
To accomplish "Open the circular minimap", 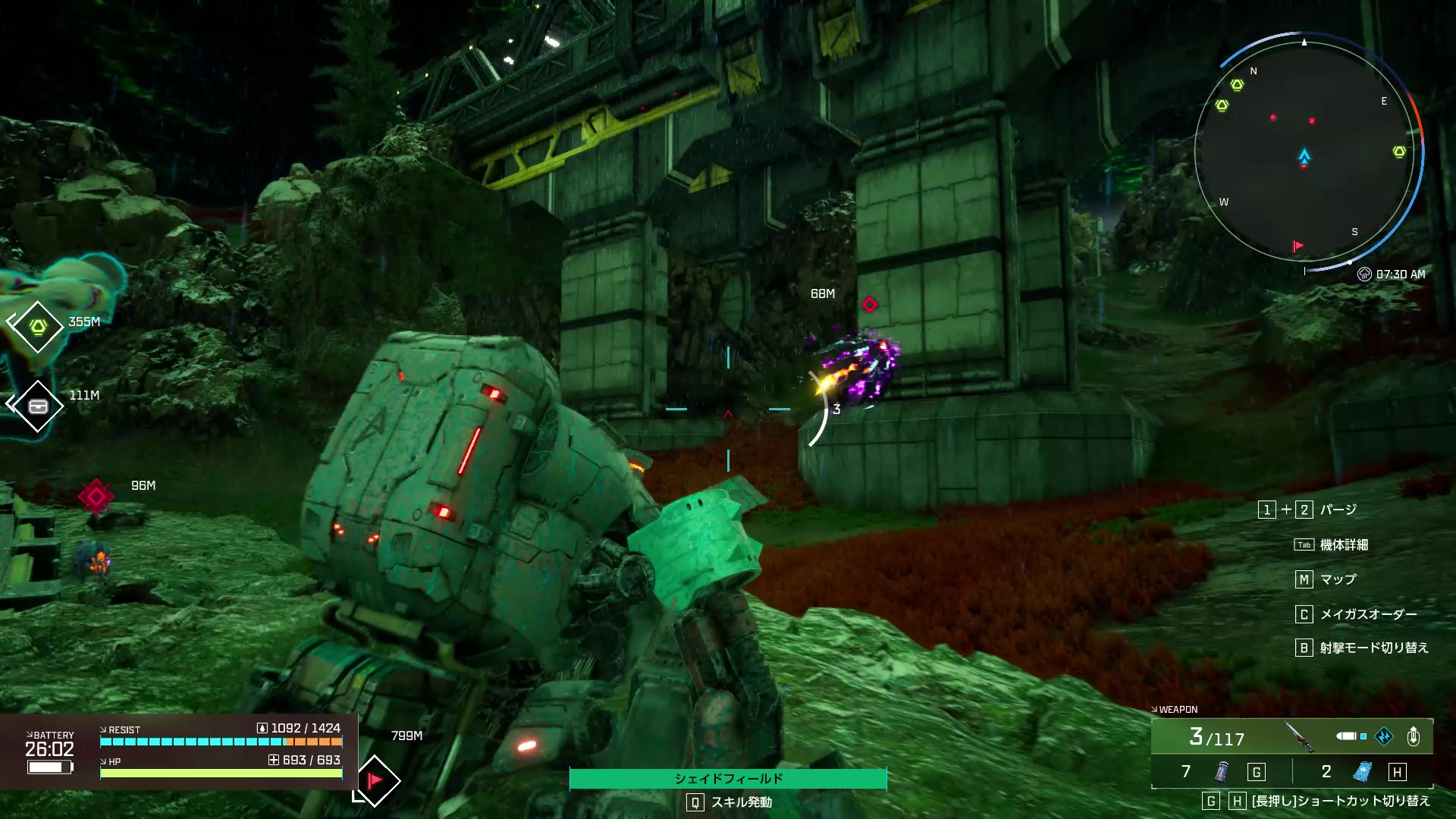I will (1304, 152).
